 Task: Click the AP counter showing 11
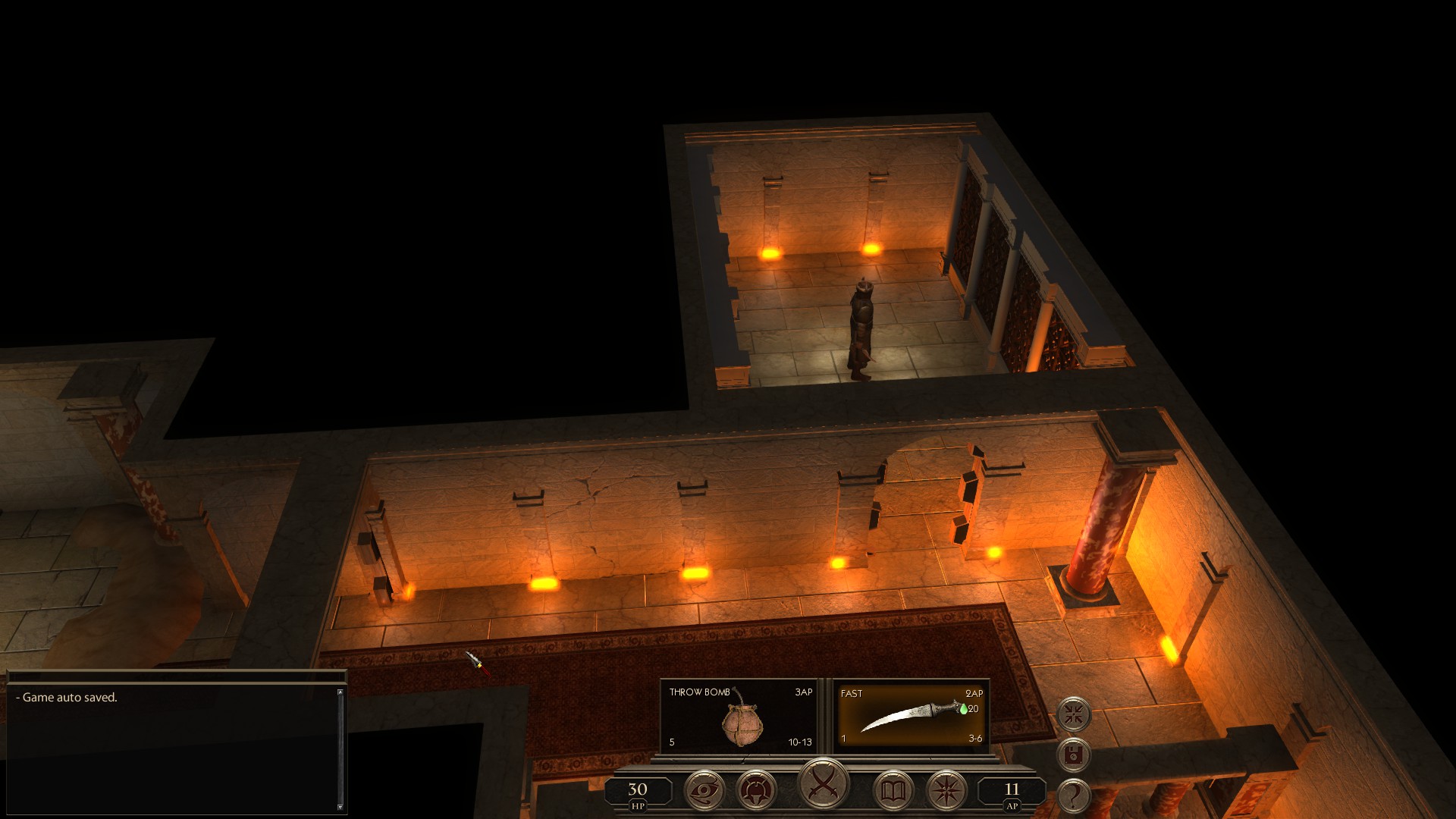(x=1012, y=790)
